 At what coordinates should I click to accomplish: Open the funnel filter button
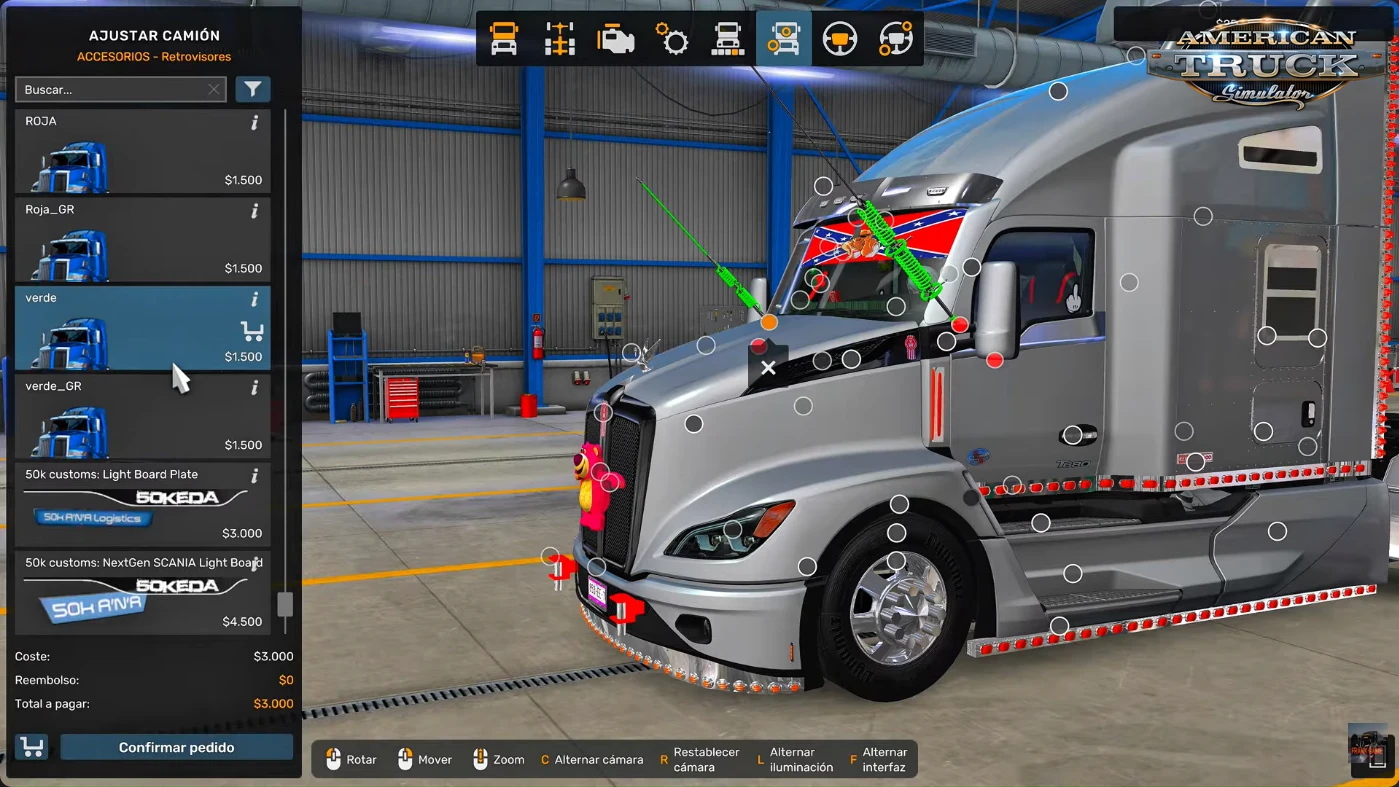pyautogui.click(x=253, y=90)
